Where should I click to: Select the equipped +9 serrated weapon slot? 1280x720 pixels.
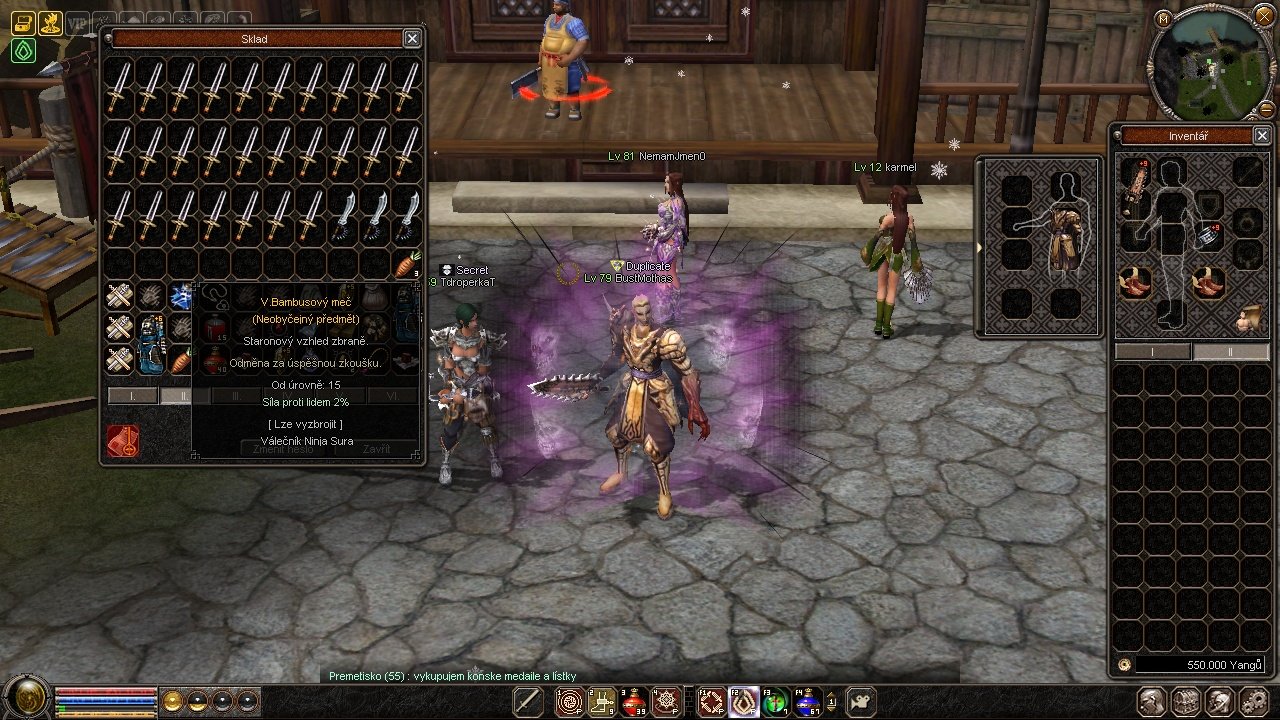1135,186
